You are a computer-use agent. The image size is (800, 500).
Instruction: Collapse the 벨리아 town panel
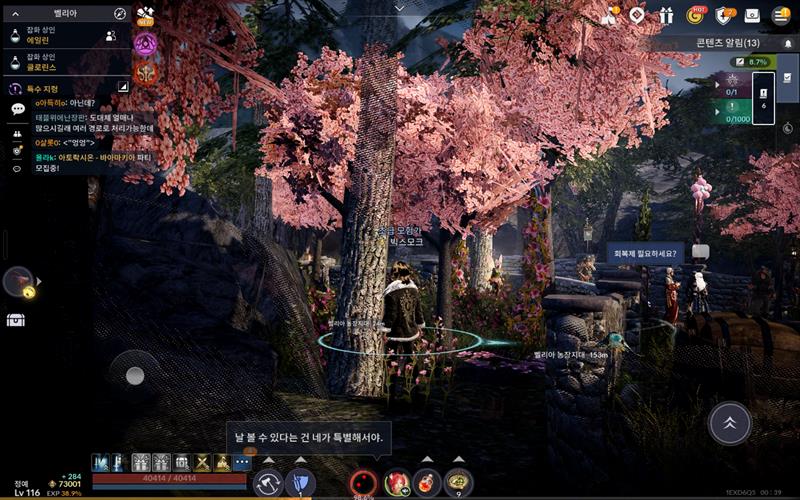[15, 13]
